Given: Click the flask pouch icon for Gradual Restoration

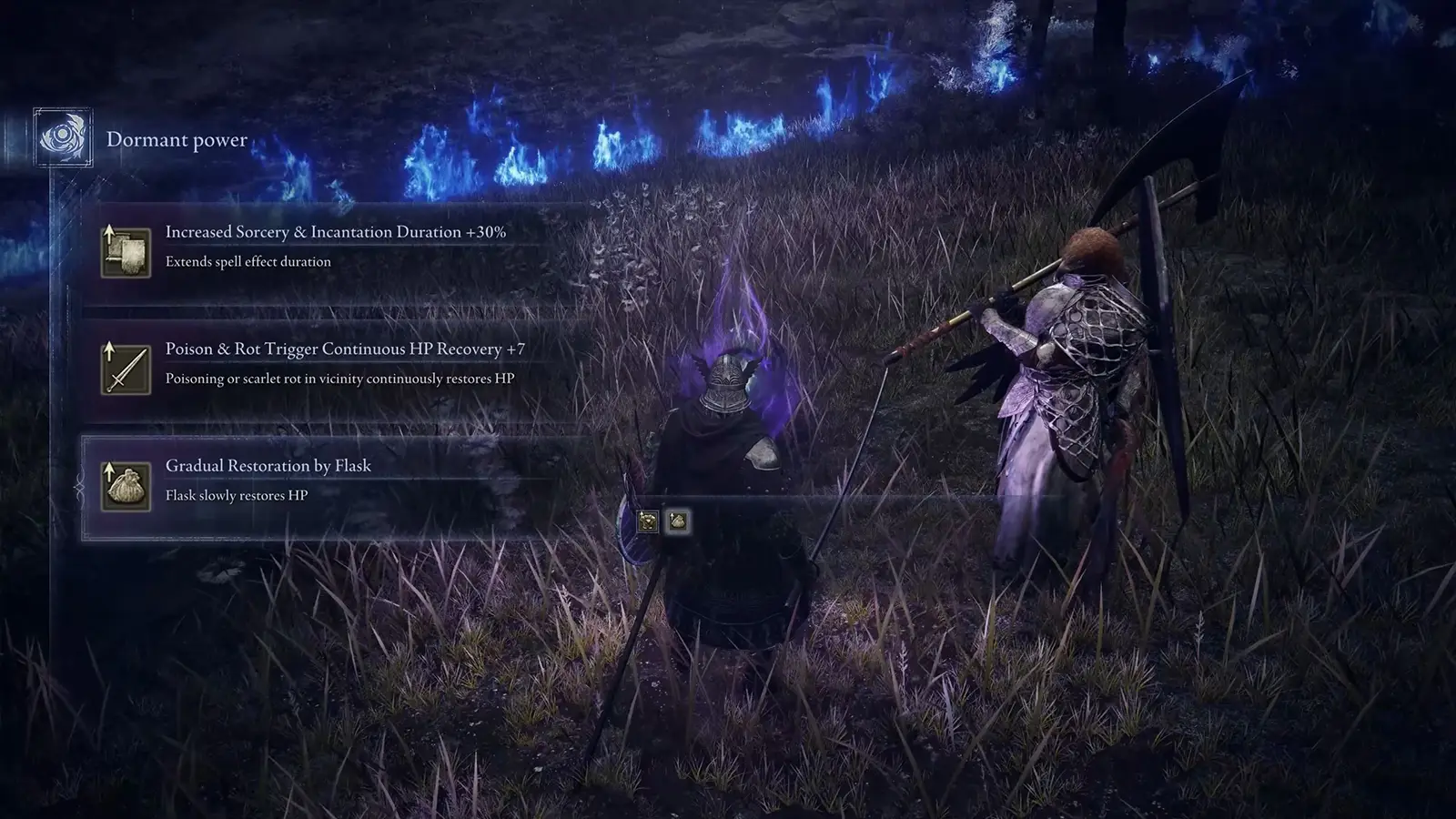Looking at the screenshot, I should (x=127, y=487).
